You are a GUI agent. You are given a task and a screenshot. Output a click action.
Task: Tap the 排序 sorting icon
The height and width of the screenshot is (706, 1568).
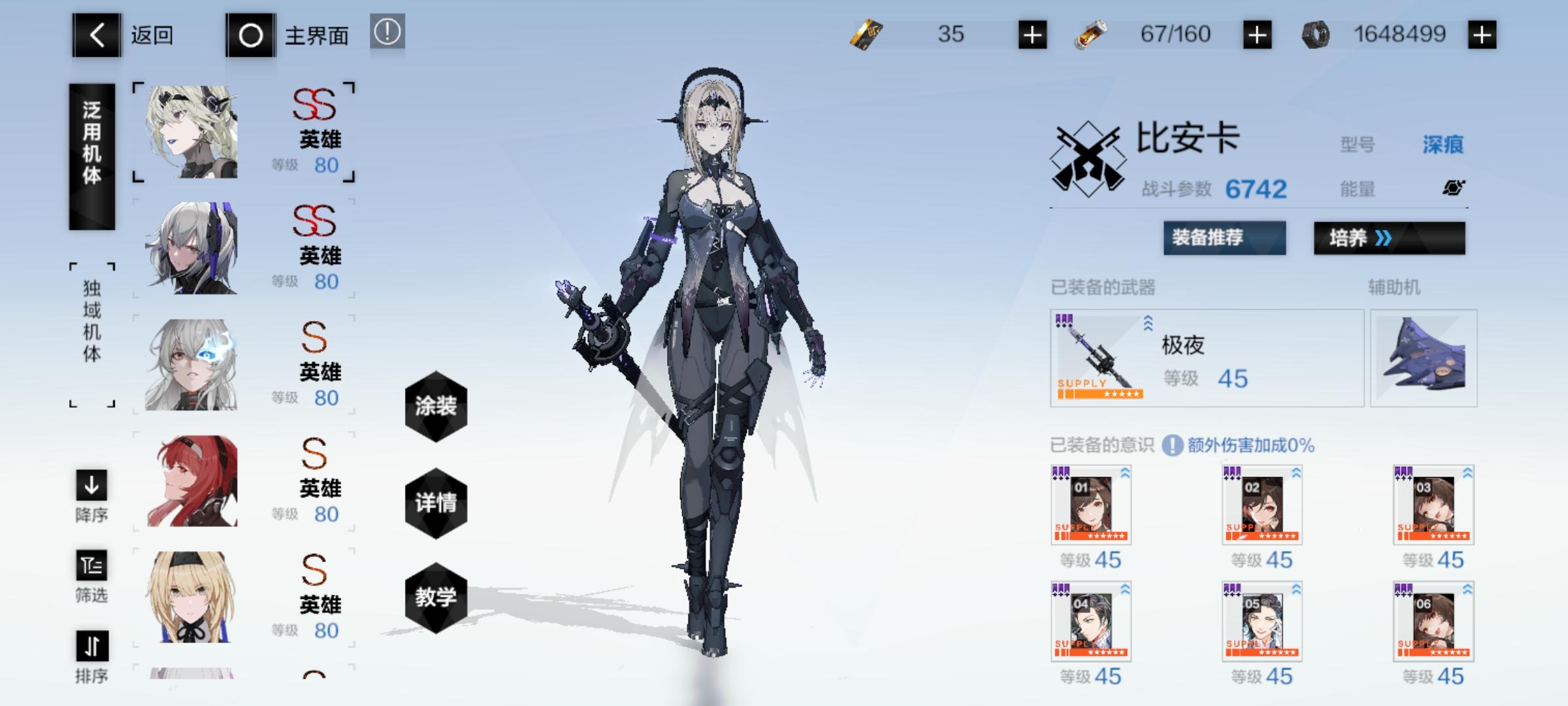pyautogui.click(x=91, y=647)
